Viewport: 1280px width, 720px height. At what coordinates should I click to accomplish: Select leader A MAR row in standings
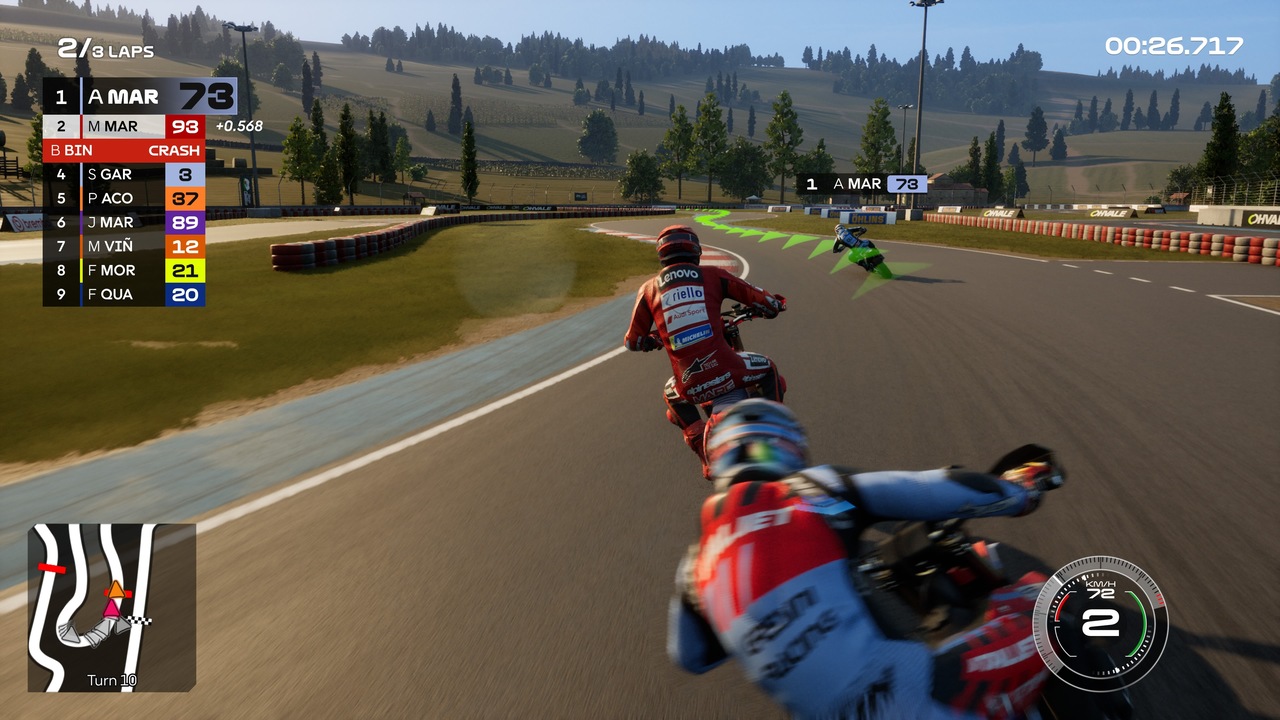(x=139, y=97)
